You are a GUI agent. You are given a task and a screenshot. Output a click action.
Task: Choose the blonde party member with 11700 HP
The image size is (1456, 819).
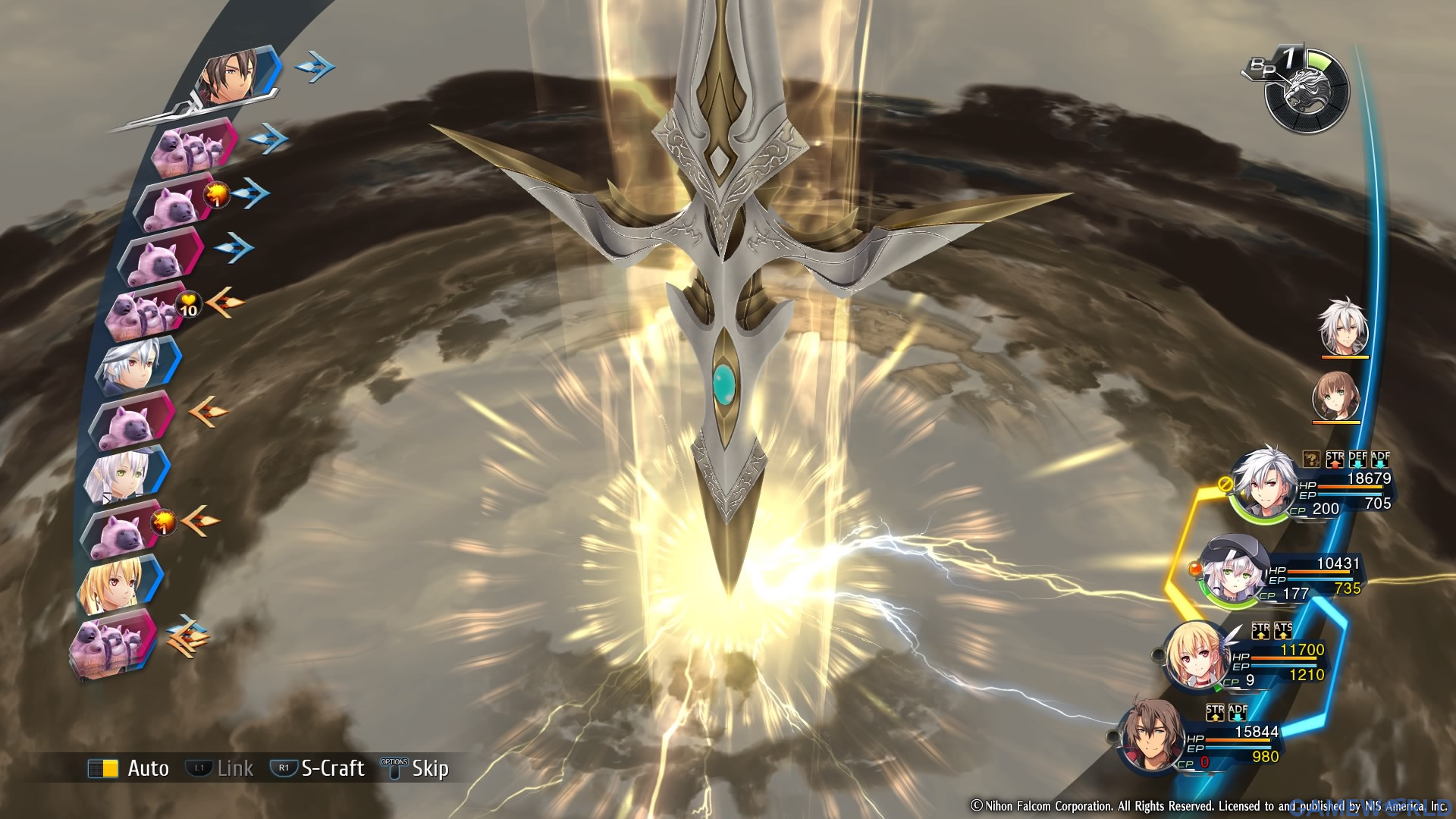tap(1197, 657)
